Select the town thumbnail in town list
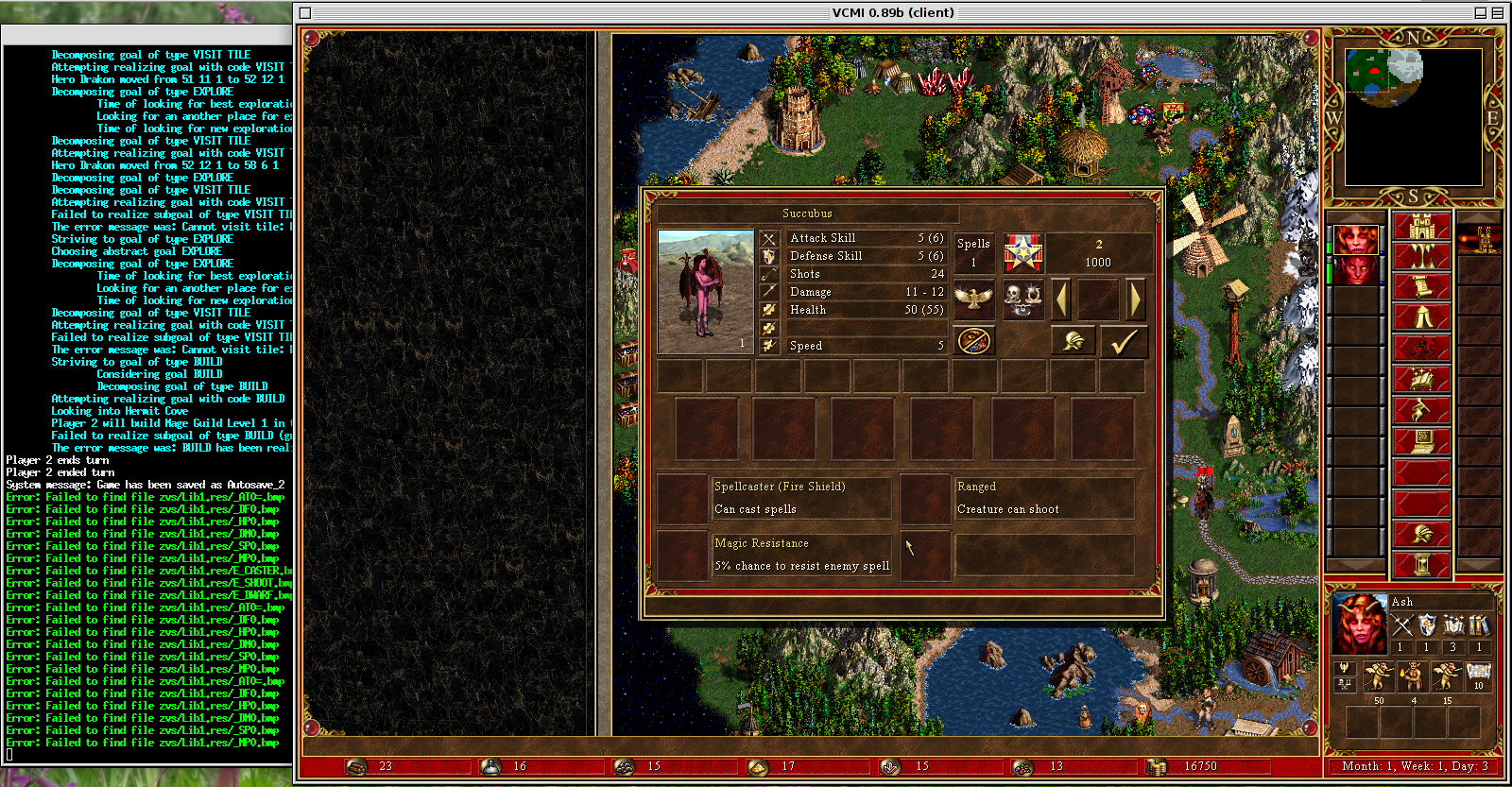This screenshot has width=1512, height=787. click(1479, 240)
